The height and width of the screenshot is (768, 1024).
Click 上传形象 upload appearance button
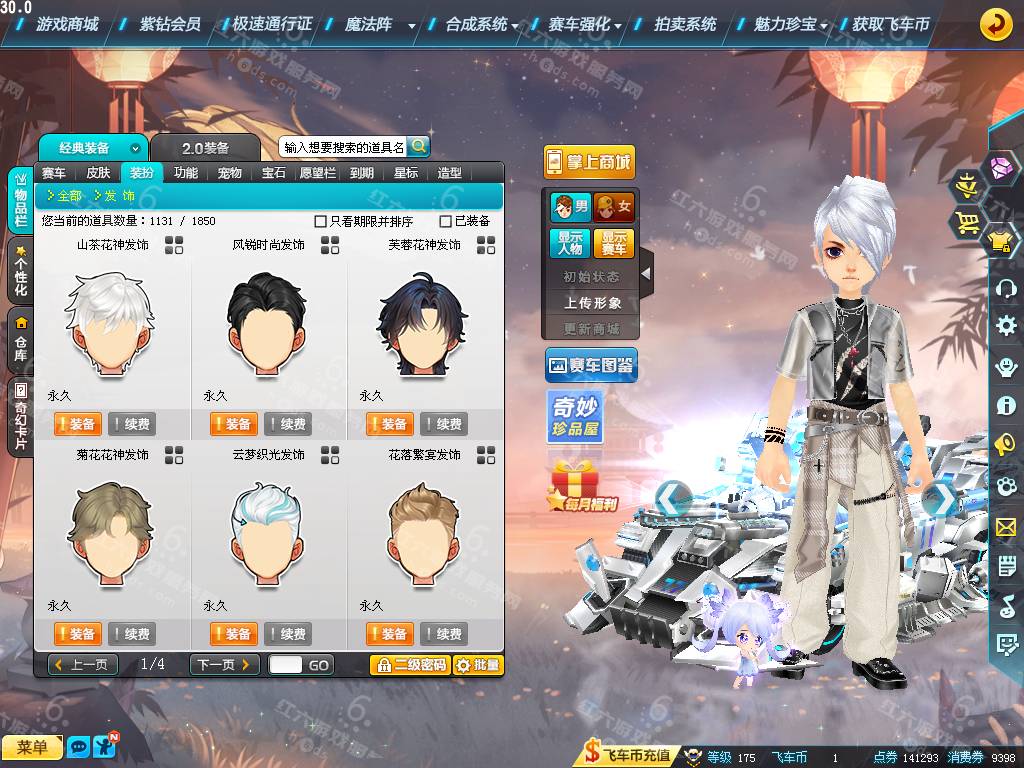pyautogui.click(x=592, y=302)
